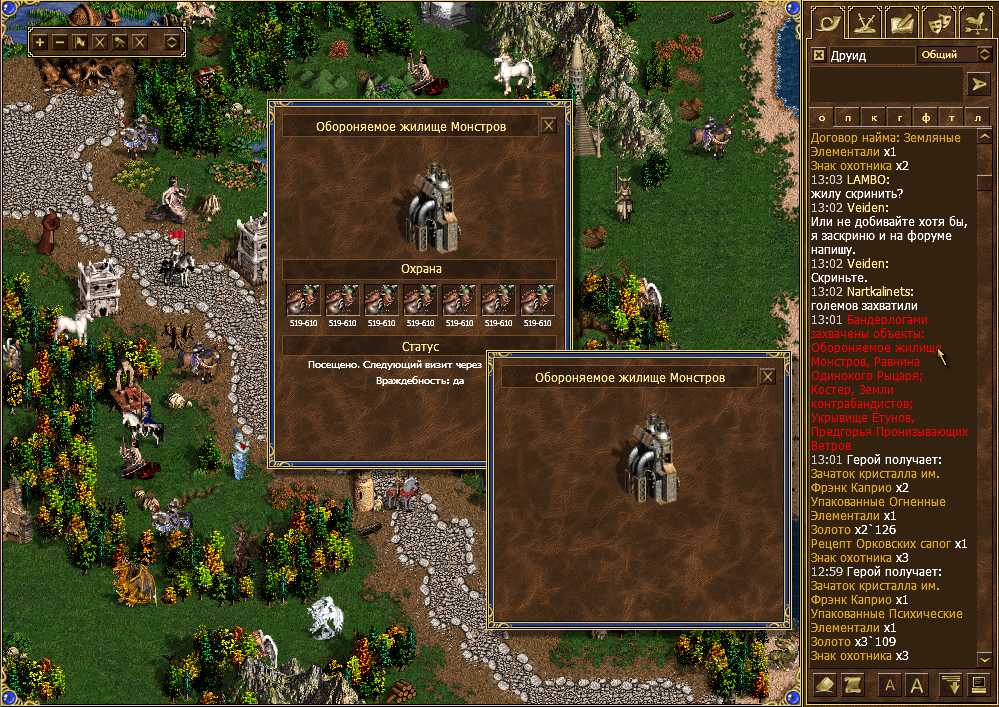The width and height of the screenshot is (999, 707).
Task: Zoom out with the minus button
Action: (x=60, y=42)
